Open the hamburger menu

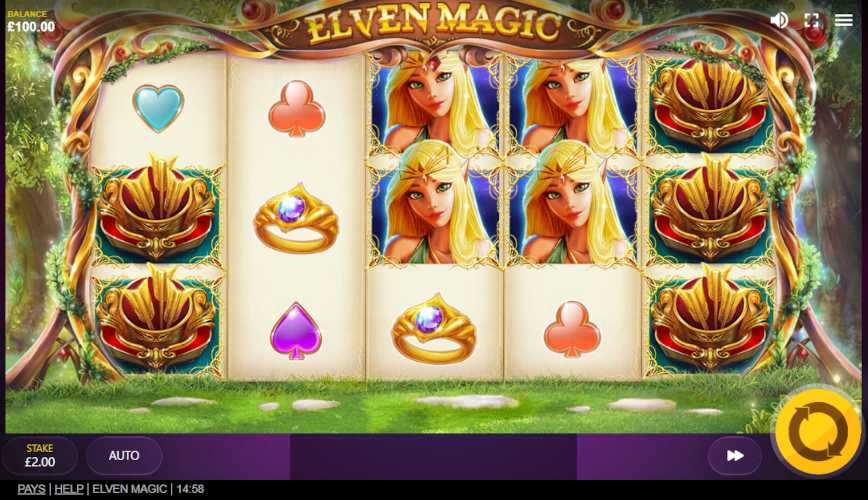click(844, 20)
